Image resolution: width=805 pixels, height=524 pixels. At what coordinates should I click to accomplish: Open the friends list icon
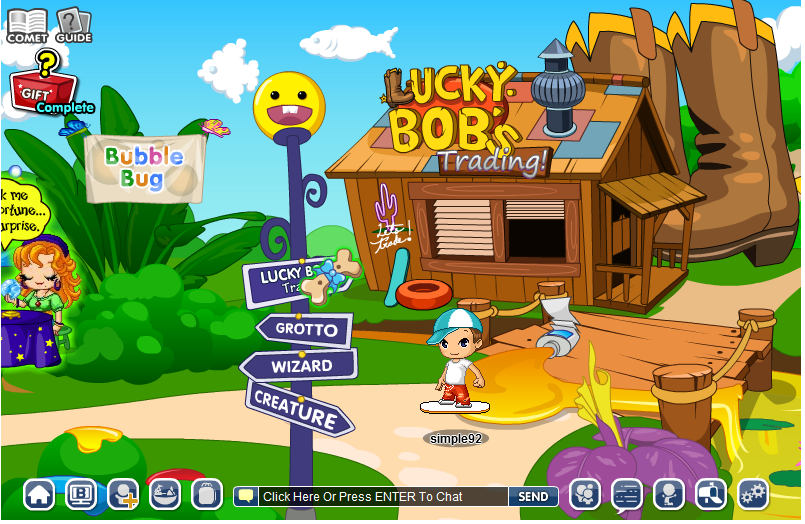coord(584,494)
